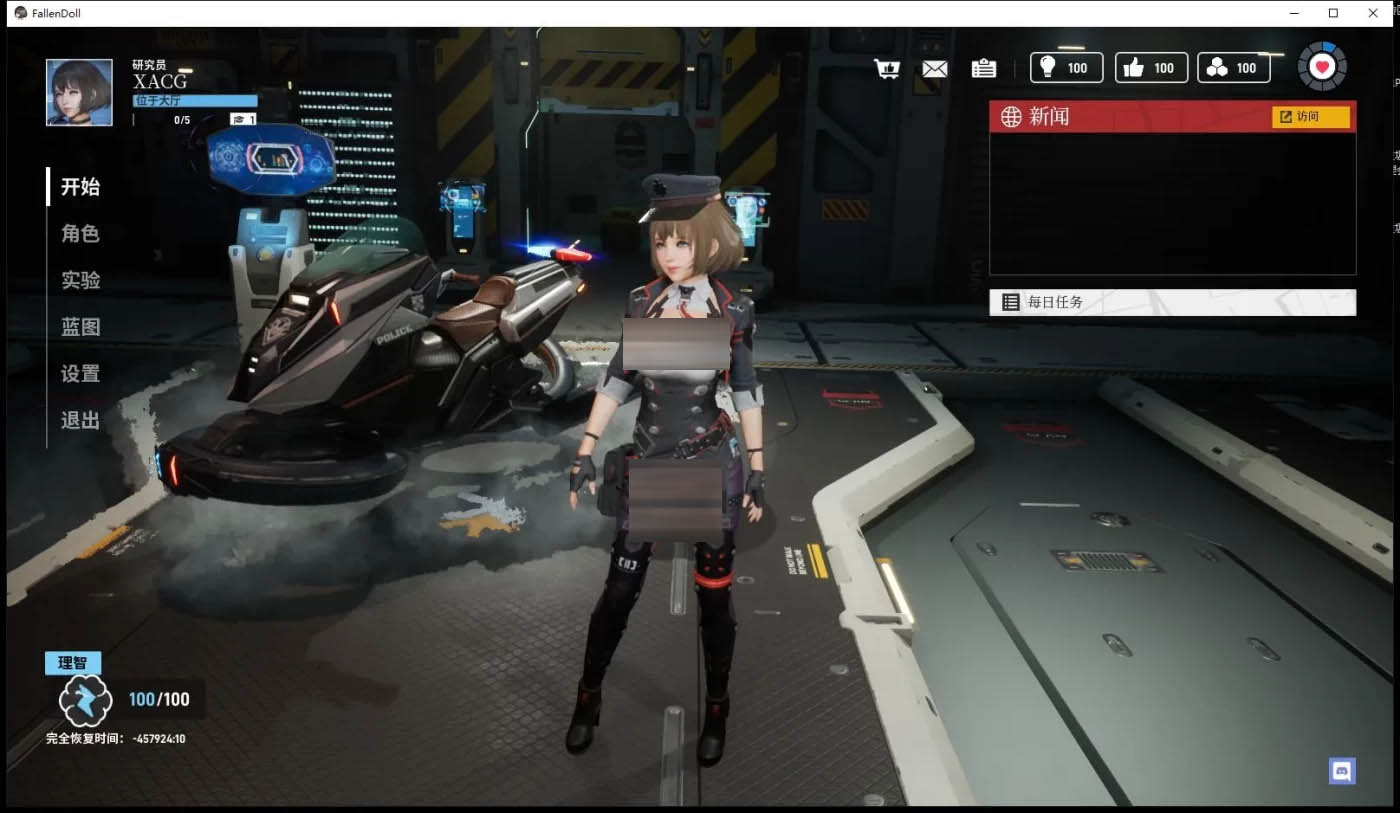Open the mail envelope icon
This screenshot has height=813, width=1400.
934,68
